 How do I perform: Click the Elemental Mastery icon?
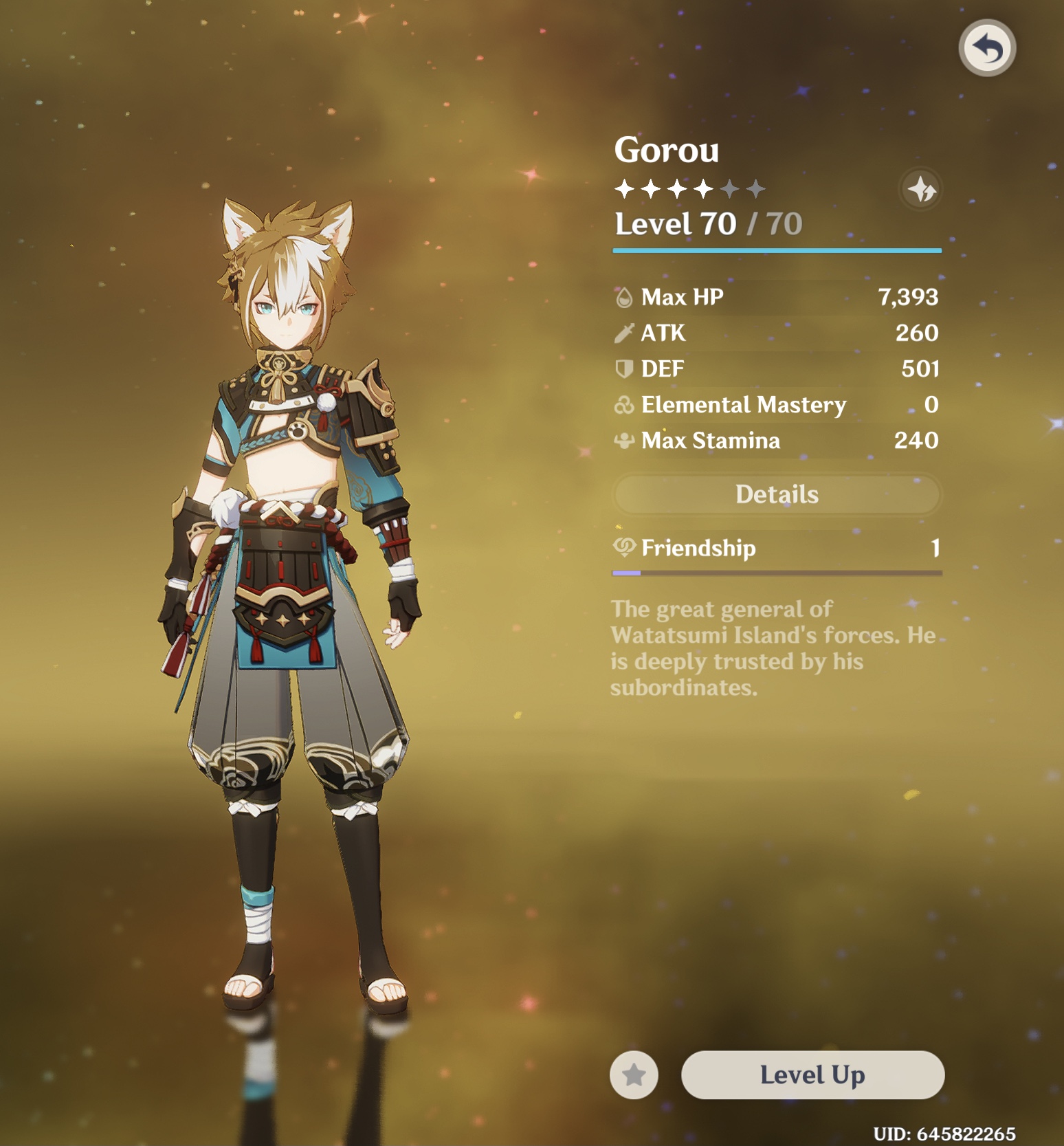click(624, 405)
